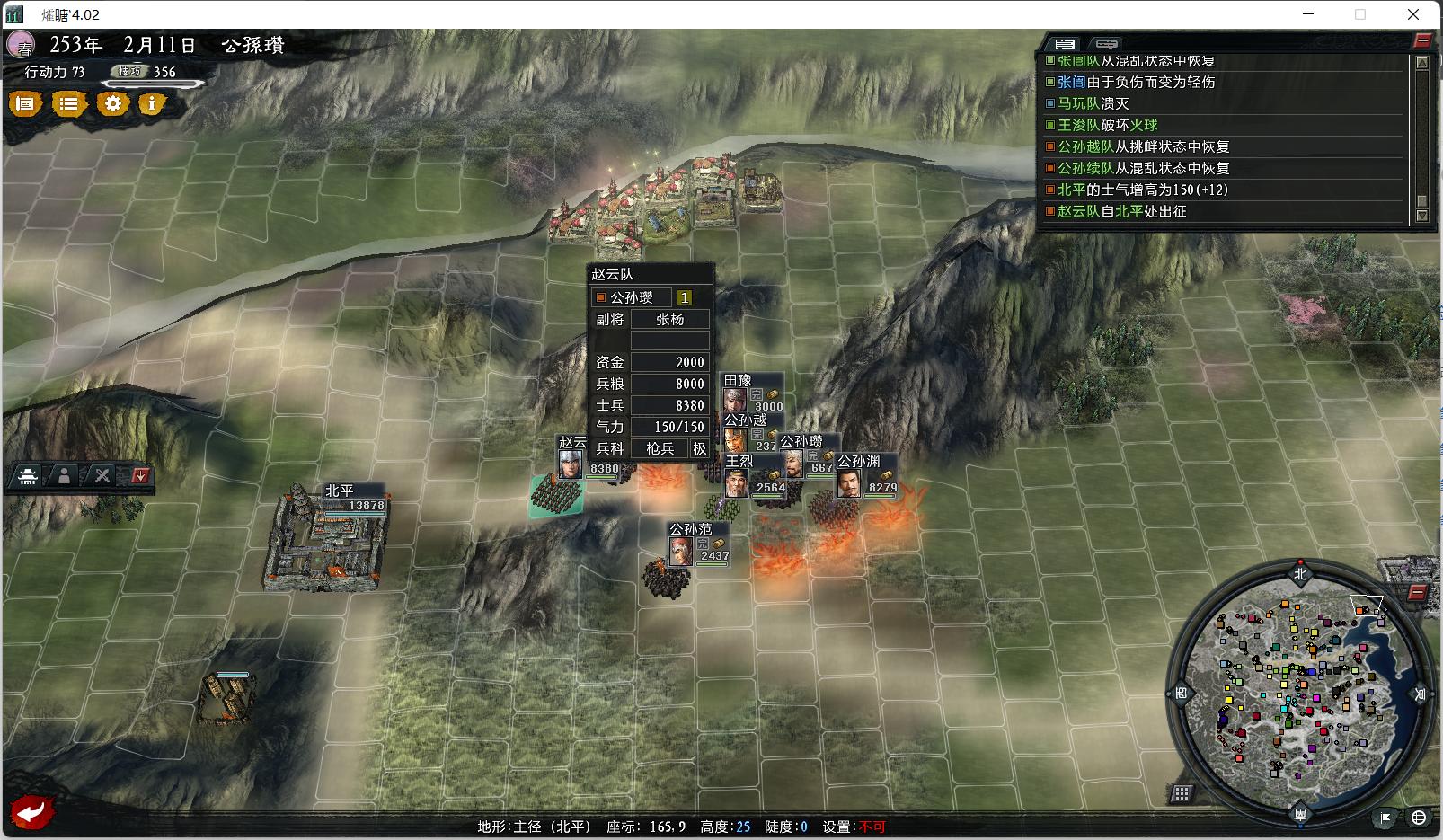Rotate view using the 北 compass button
This screenshot has height=840, width=1443.
[1300, 573]
